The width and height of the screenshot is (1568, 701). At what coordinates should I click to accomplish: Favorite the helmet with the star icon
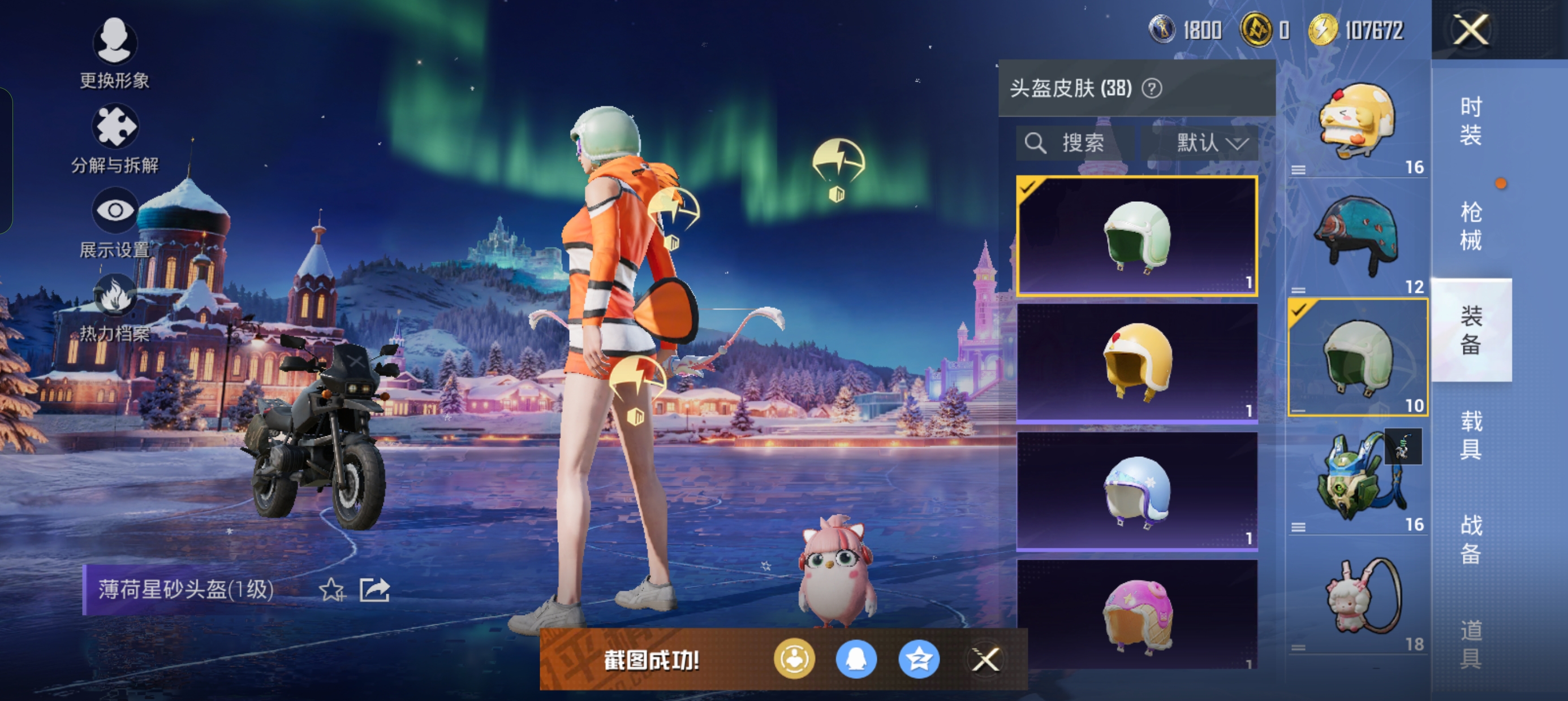pos(331,589)
